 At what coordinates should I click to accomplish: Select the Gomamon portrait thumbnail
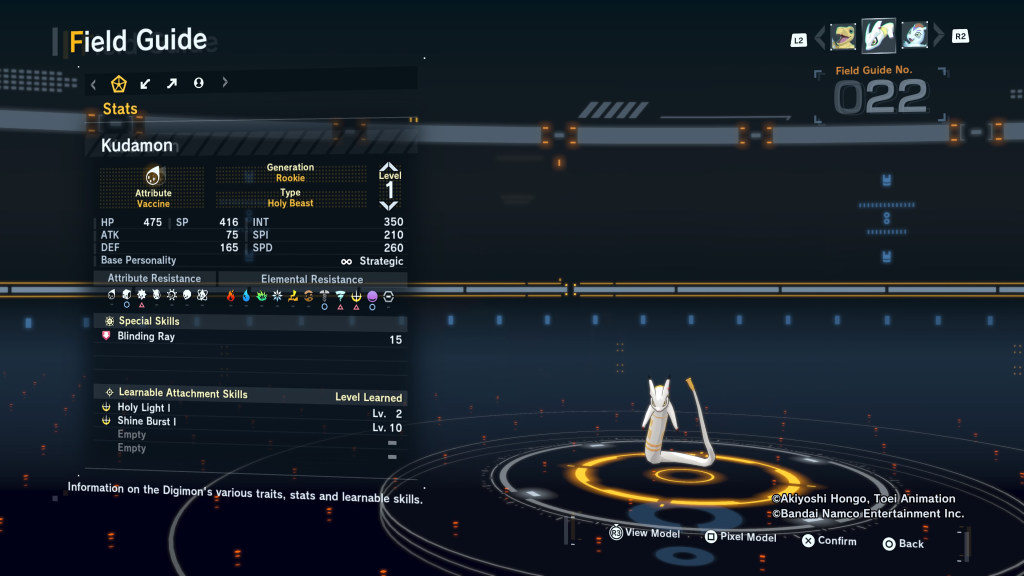point(915,37)
